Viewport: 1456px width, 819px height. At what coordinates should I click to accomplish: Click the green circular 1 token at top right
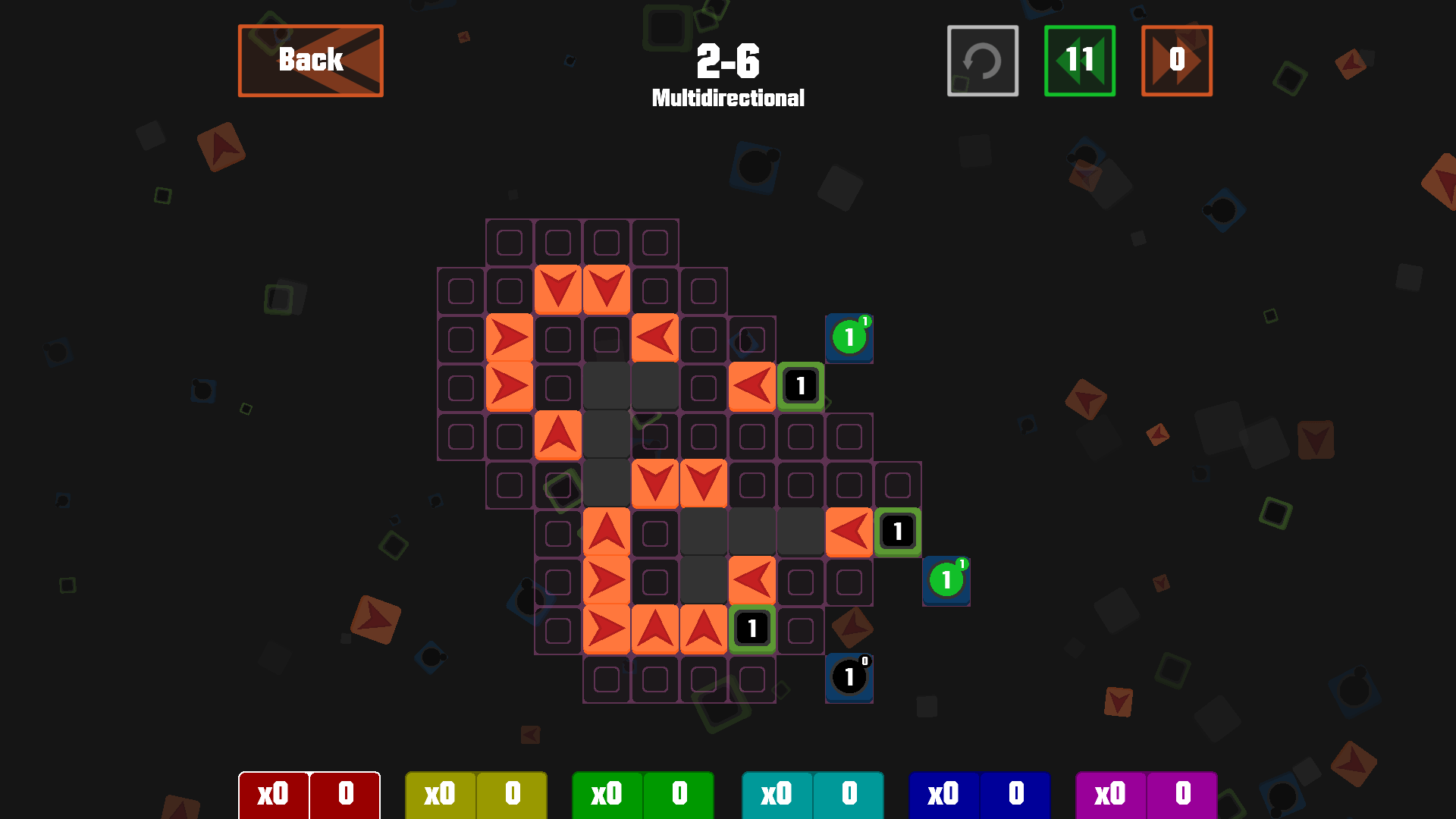click(x=849, y=338)
